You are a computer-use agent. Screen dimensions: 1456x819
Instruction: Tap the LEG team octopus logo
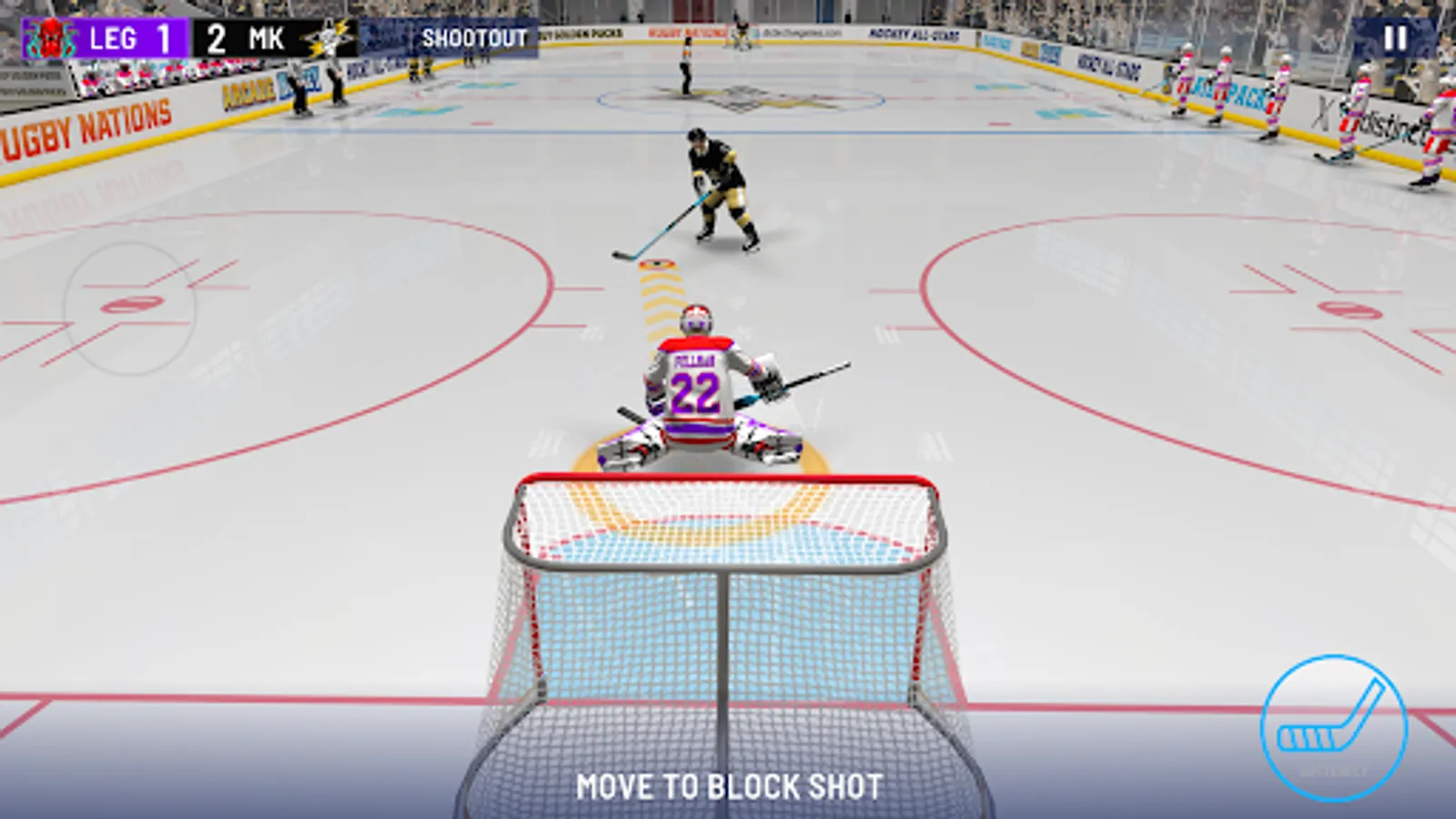50,38
